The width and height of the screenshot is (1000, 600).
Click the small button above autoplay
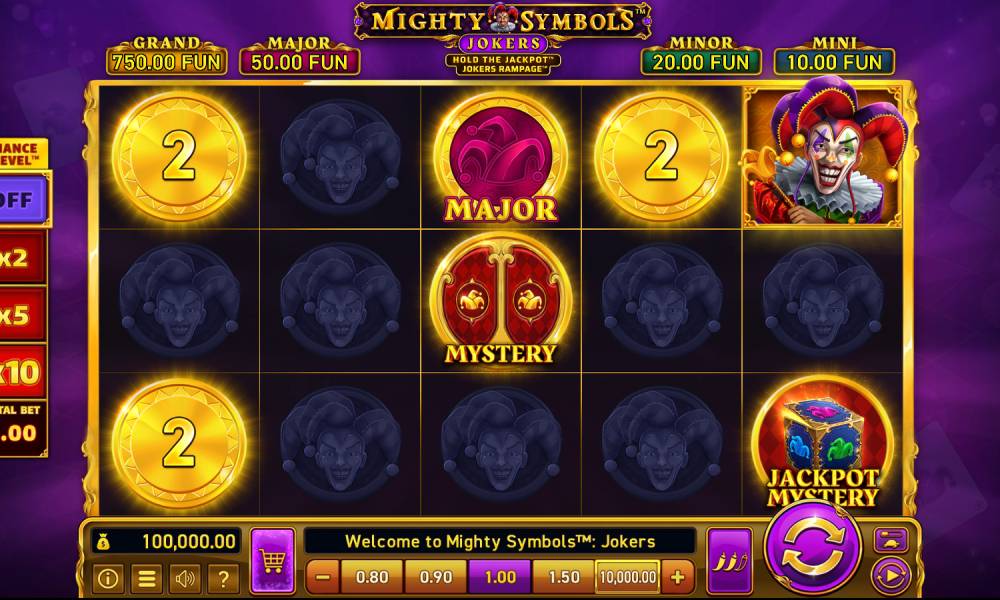[x=889, y=540]
